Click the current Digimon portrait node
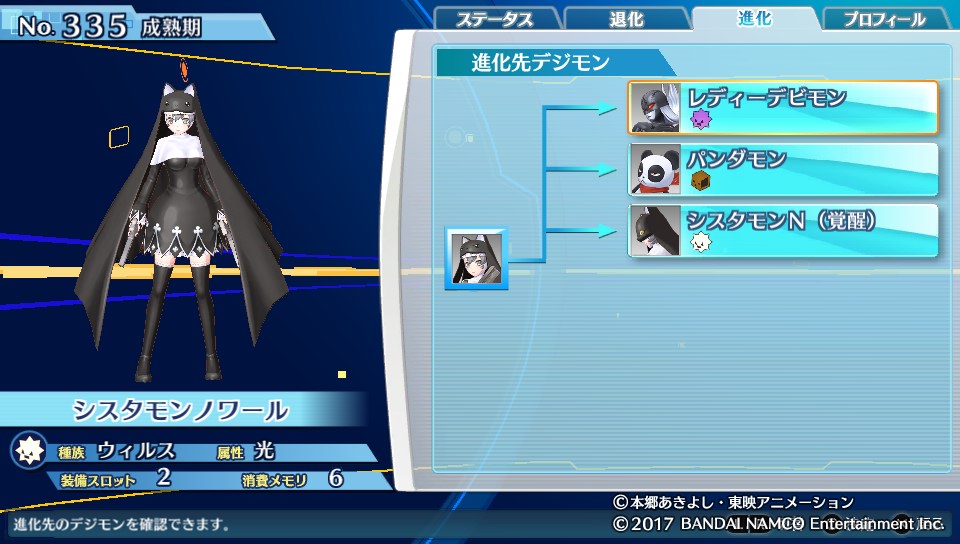960x544 pixels. [476, 259]
